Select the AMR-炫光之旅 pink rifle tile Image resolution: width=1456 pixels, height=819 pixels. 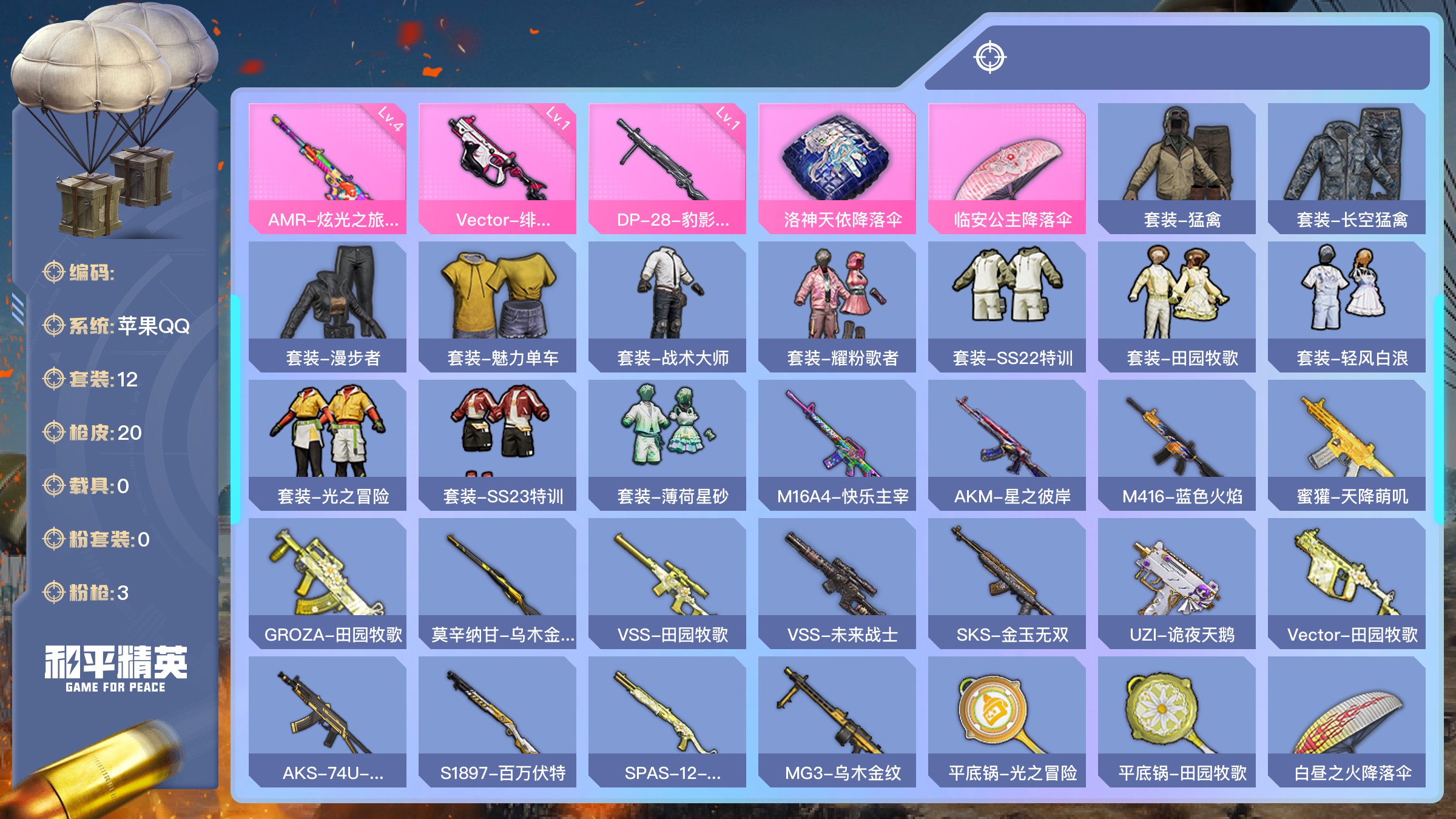(x=328, y=168)
